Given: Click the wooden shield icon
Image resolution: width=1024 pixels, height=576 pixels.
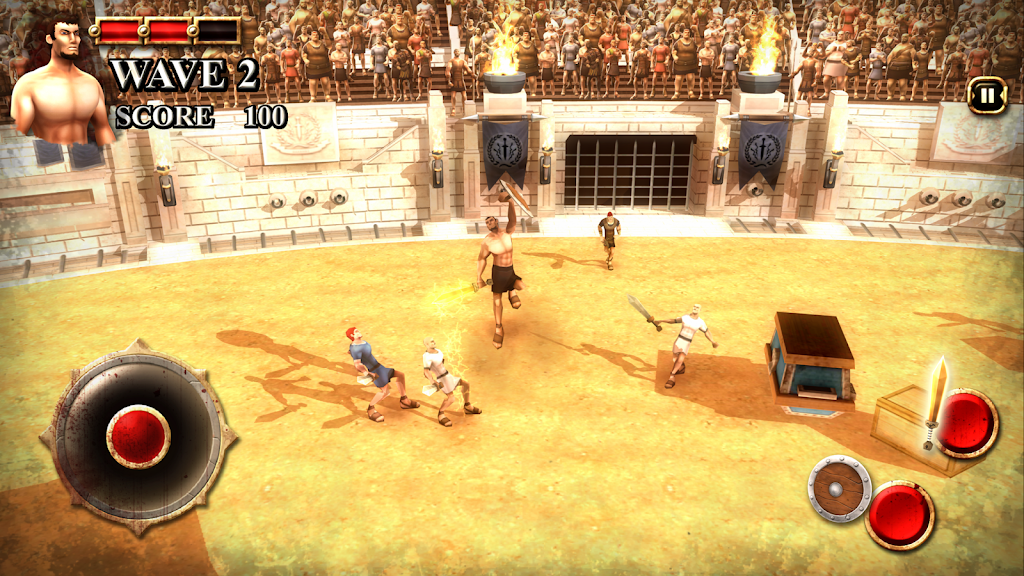Looking at the screenshot, I should point(839,488).
